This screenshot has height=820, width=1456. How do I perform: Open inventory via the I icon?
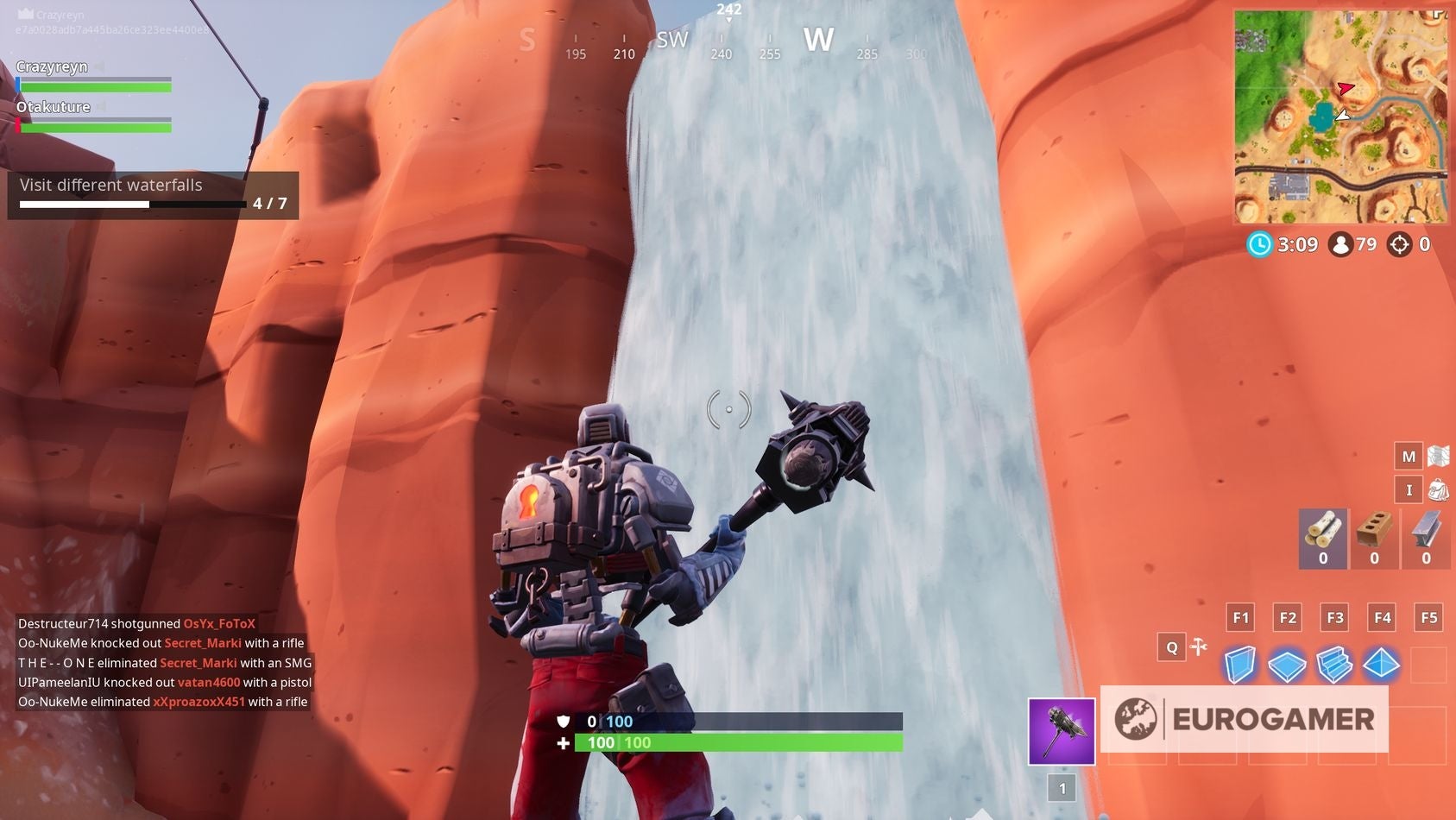[x=1408, y=489]
